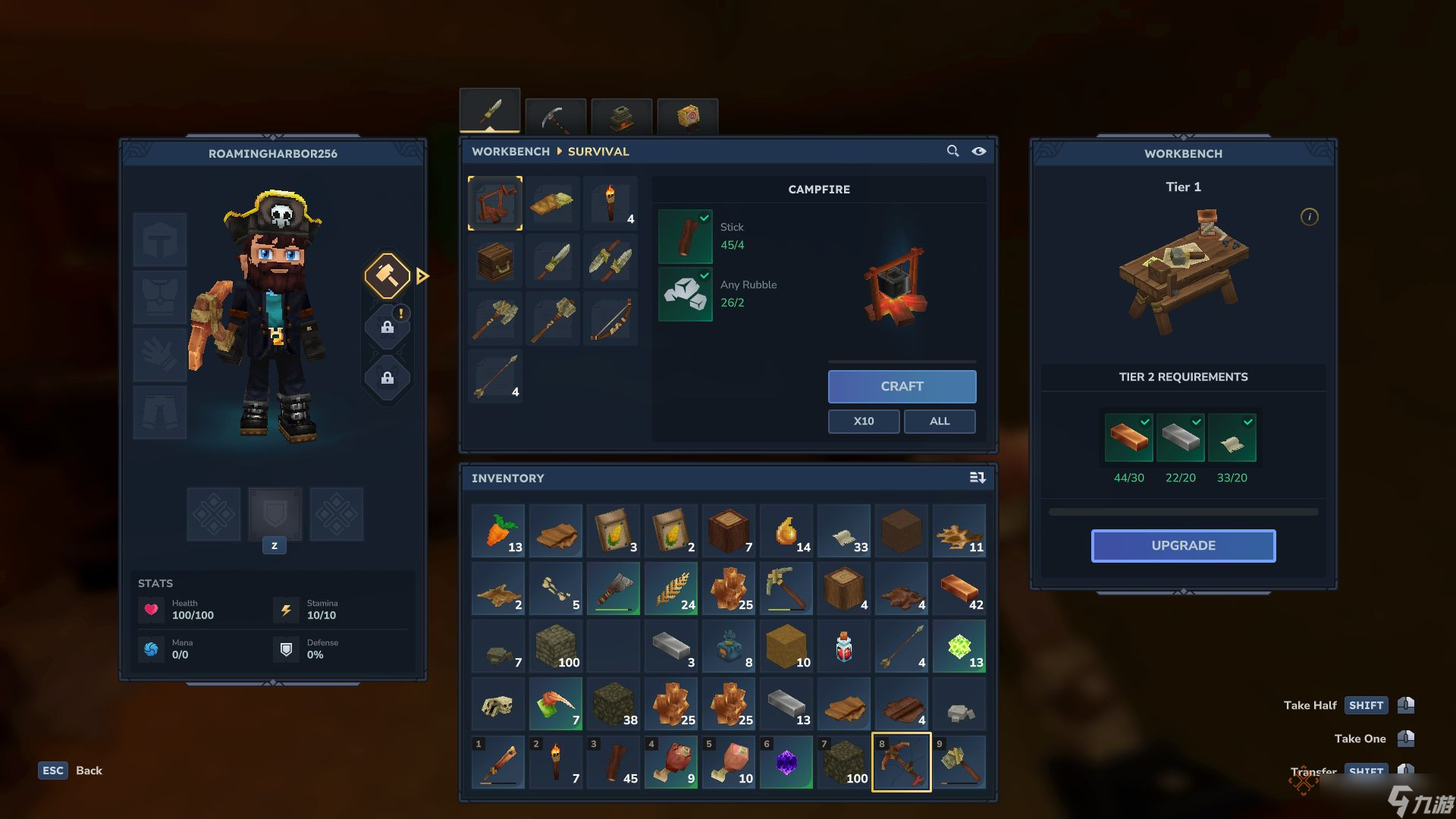Click the inventory sort icon
Image resolution: width=1456 pixels, height=819 pixels.
click(978, 478)
